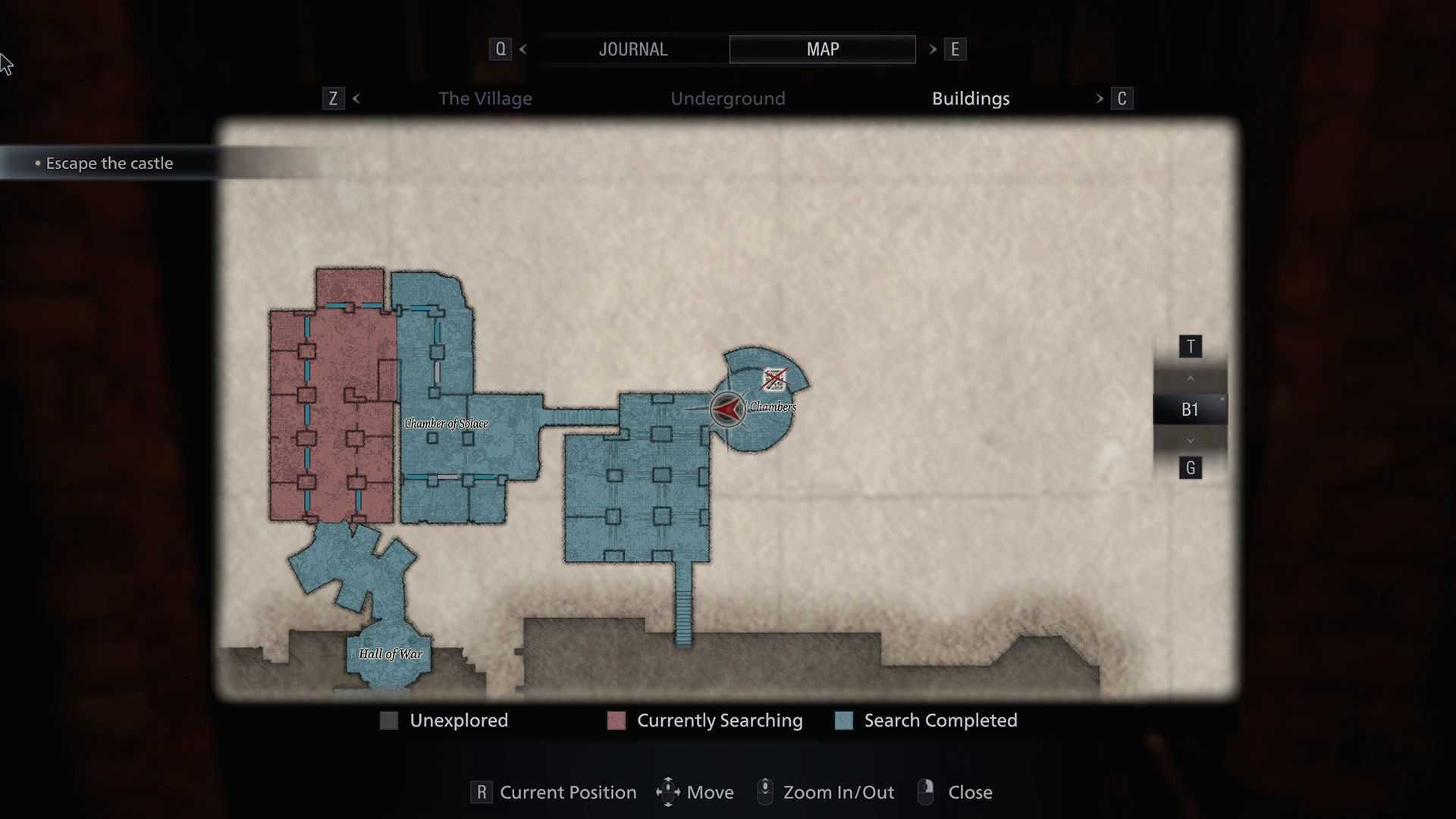Viewport: 1456px width, 819px height.
Task: Click the Currently Searching legend entry
Action: (719, 720)
